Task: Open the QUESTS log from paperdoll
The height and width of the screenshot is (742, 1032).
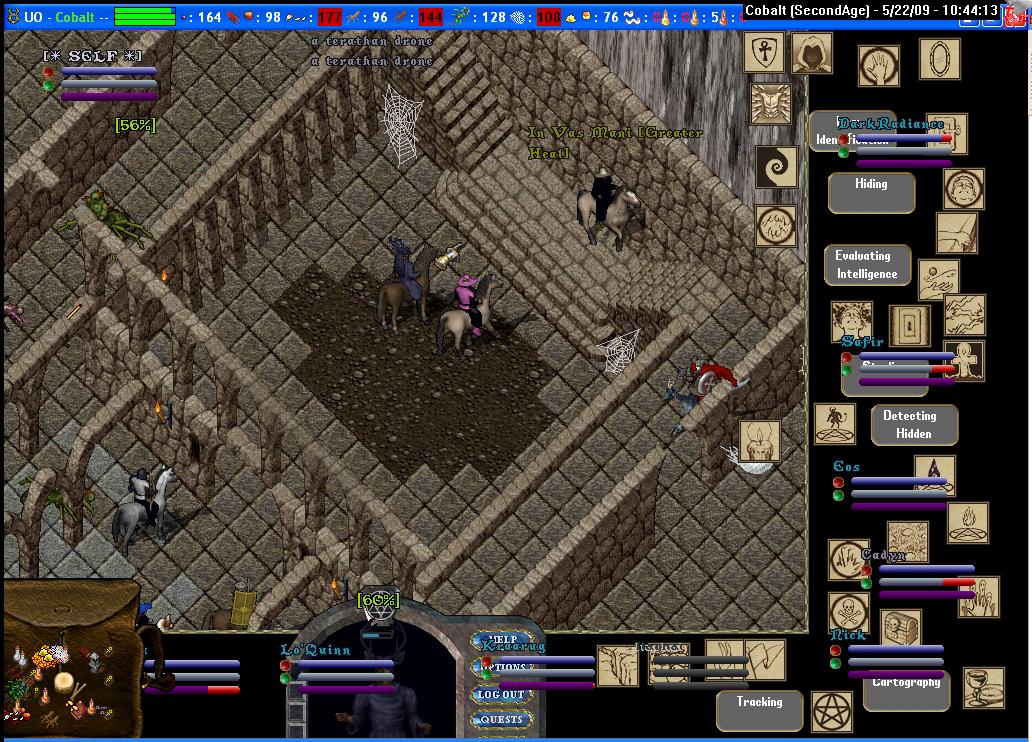Action: pyautogui.click(x=502, y=719)
